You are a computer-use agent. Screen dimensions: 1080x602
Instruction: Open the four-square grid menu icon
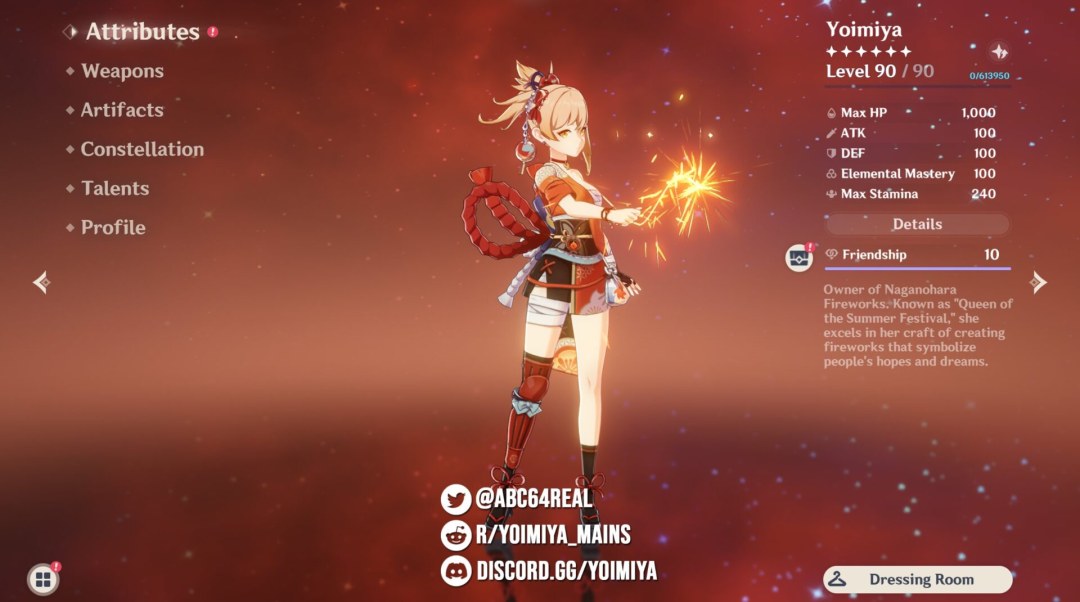(x=42, y=579)
